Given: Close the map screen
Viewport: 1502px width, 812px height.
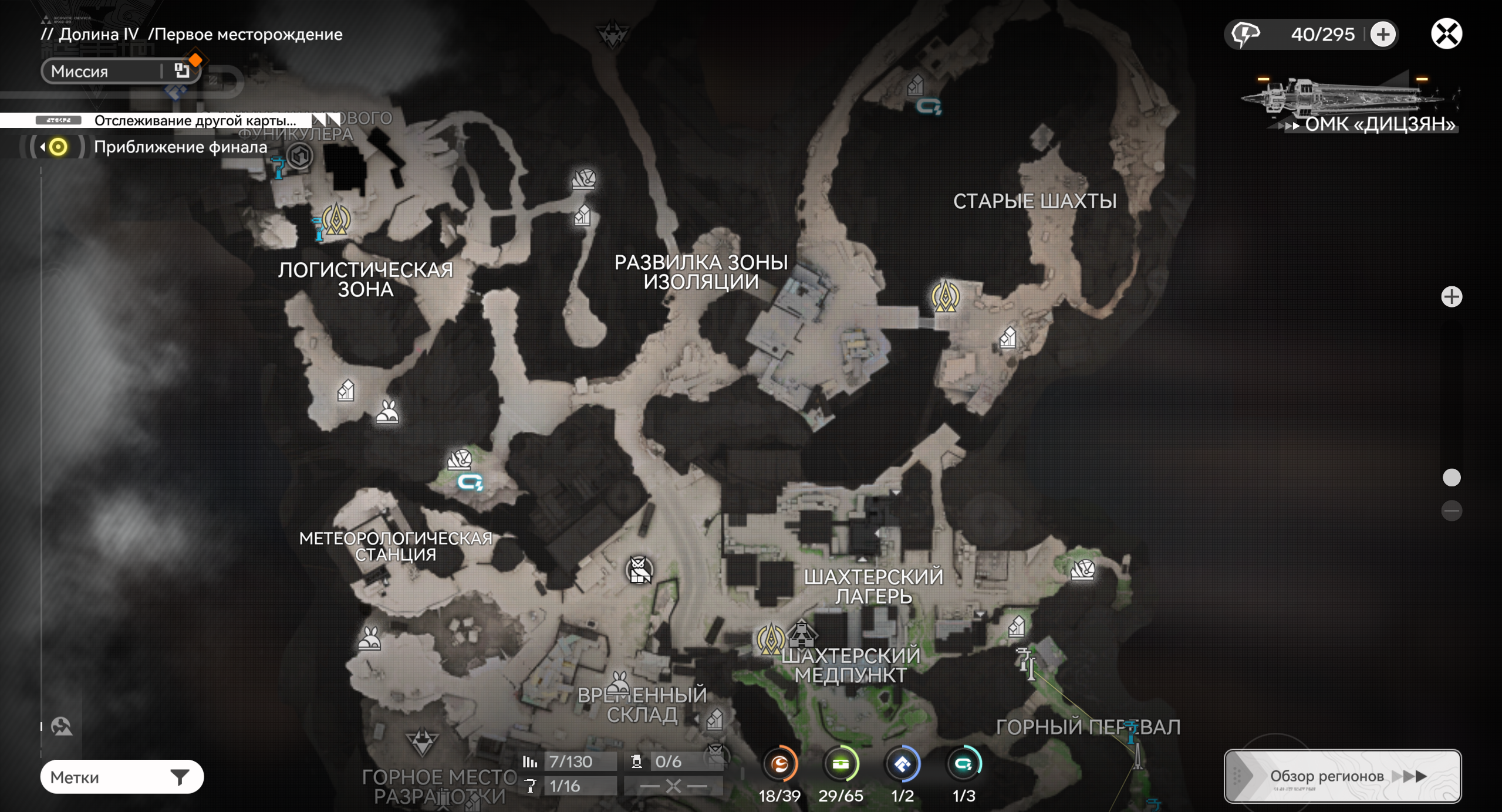Looking at the screenshot, I should (1446, 33).
